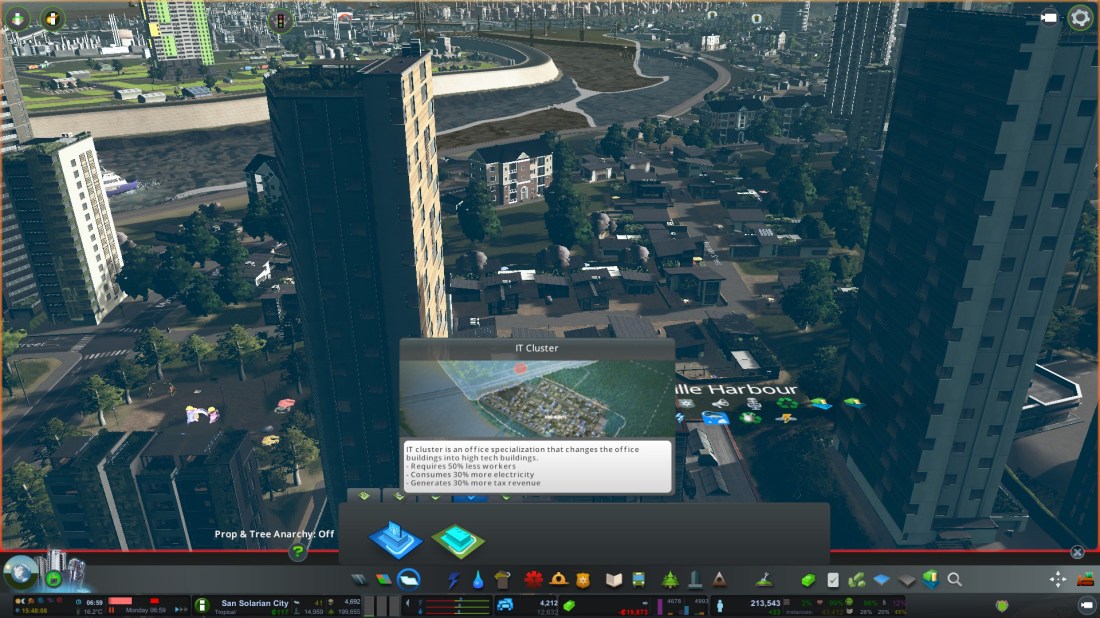The width and height of the screenshot is (1100, 618).
Task: Click the green question mark help button
Action: point(297,551)
